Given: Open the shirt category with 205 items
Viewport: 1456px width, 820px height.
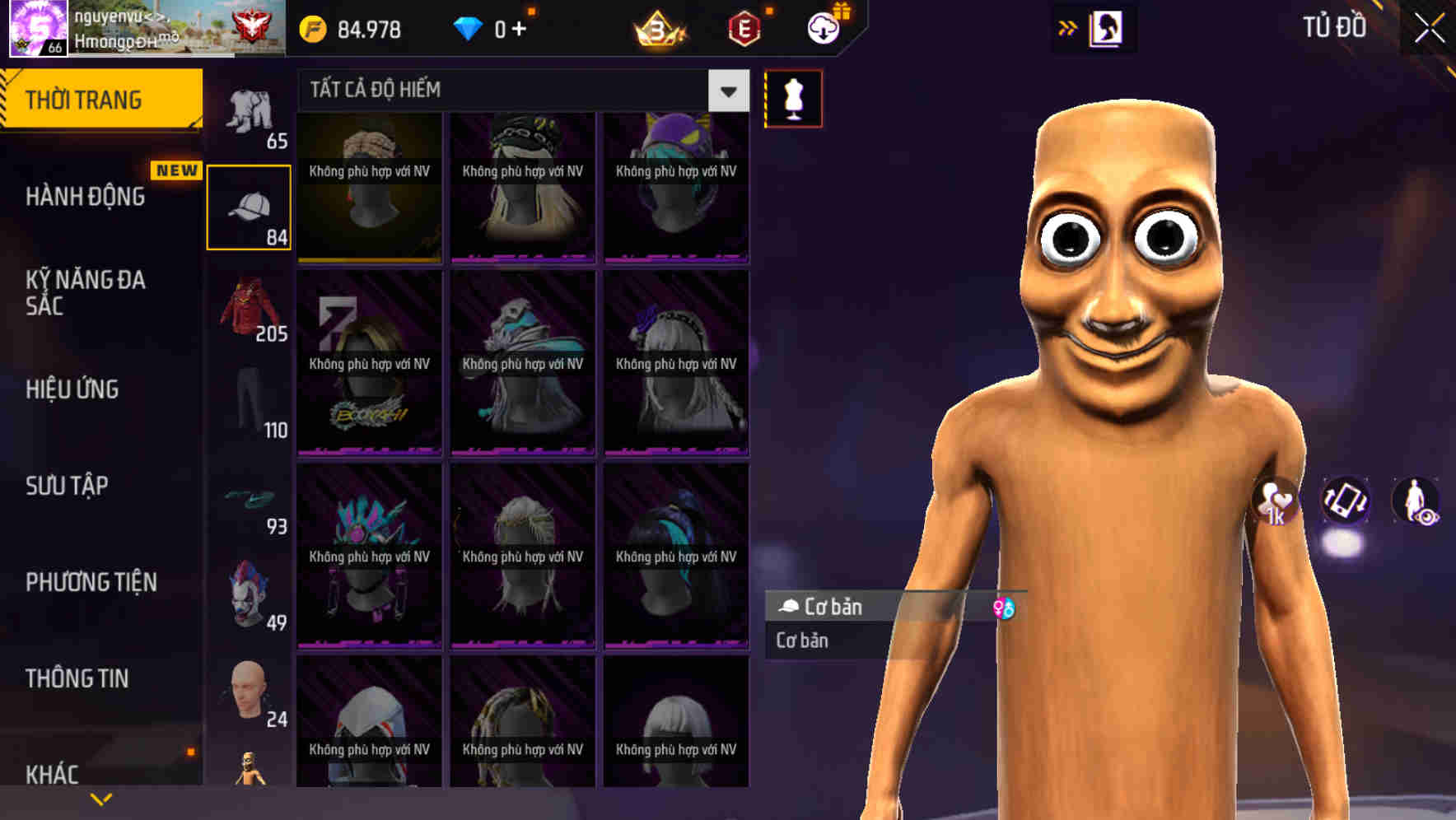Looking at the screenshot, I should [250, 309].
